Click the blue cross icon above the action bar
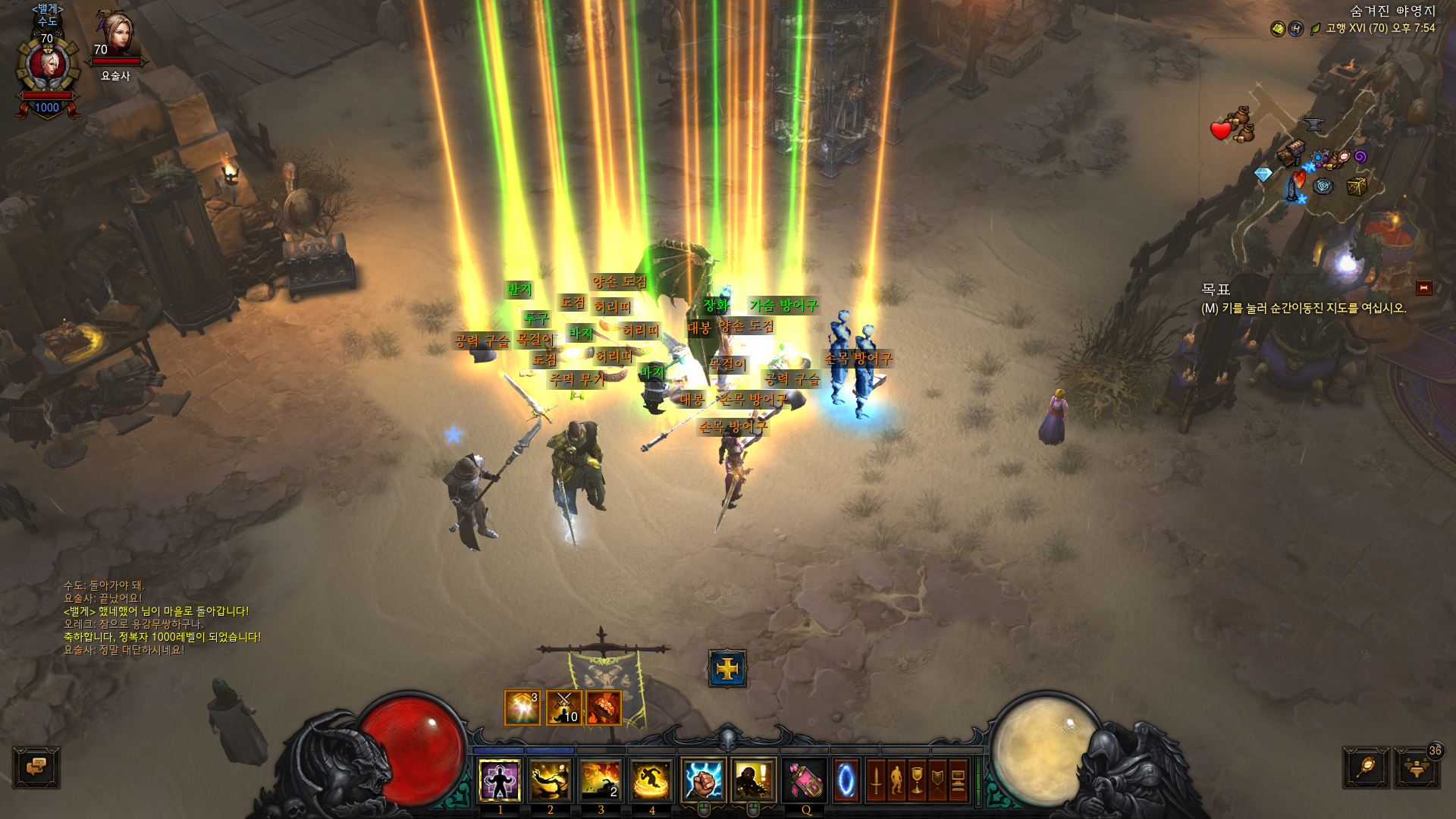The height and width of the screenshot is (819, 1456). point(727,668)
